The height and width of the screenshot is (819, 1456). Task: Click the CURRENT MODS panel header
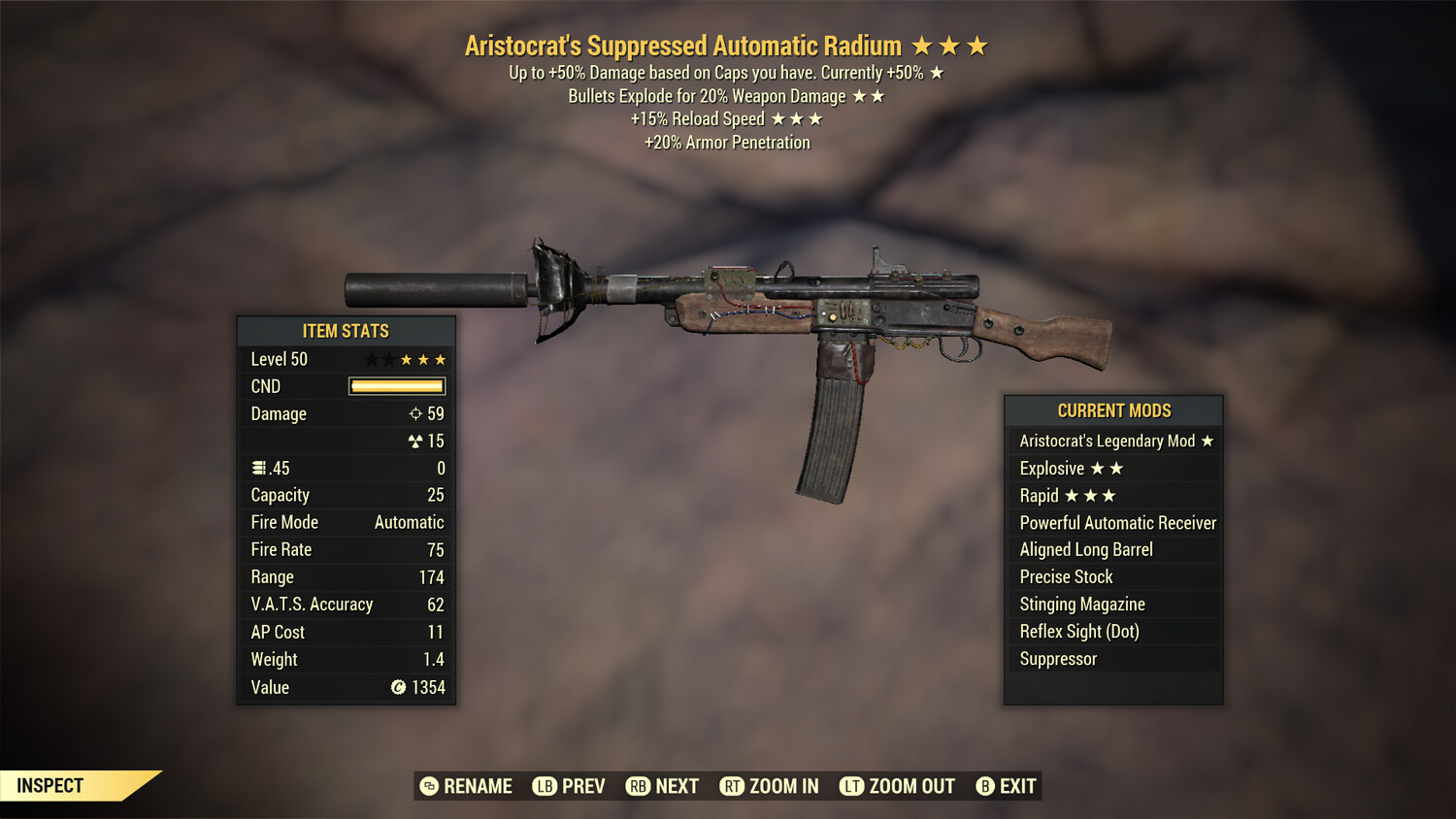click(1113, 410)
